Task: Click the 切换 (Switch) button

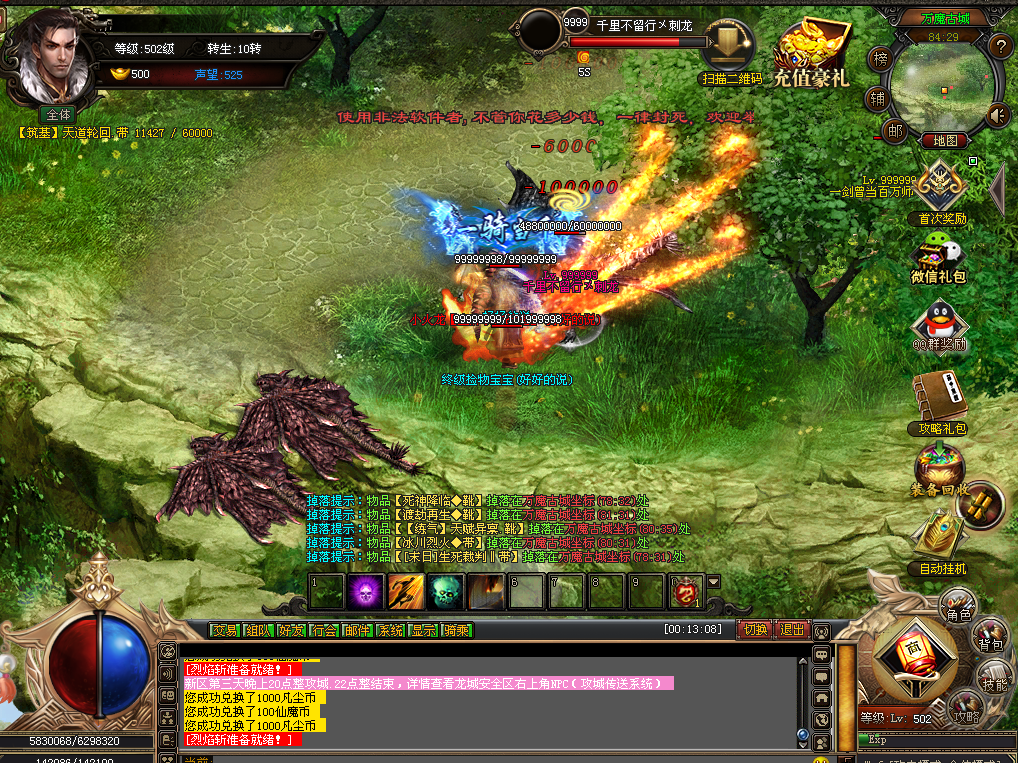Action: pos(752,630)
